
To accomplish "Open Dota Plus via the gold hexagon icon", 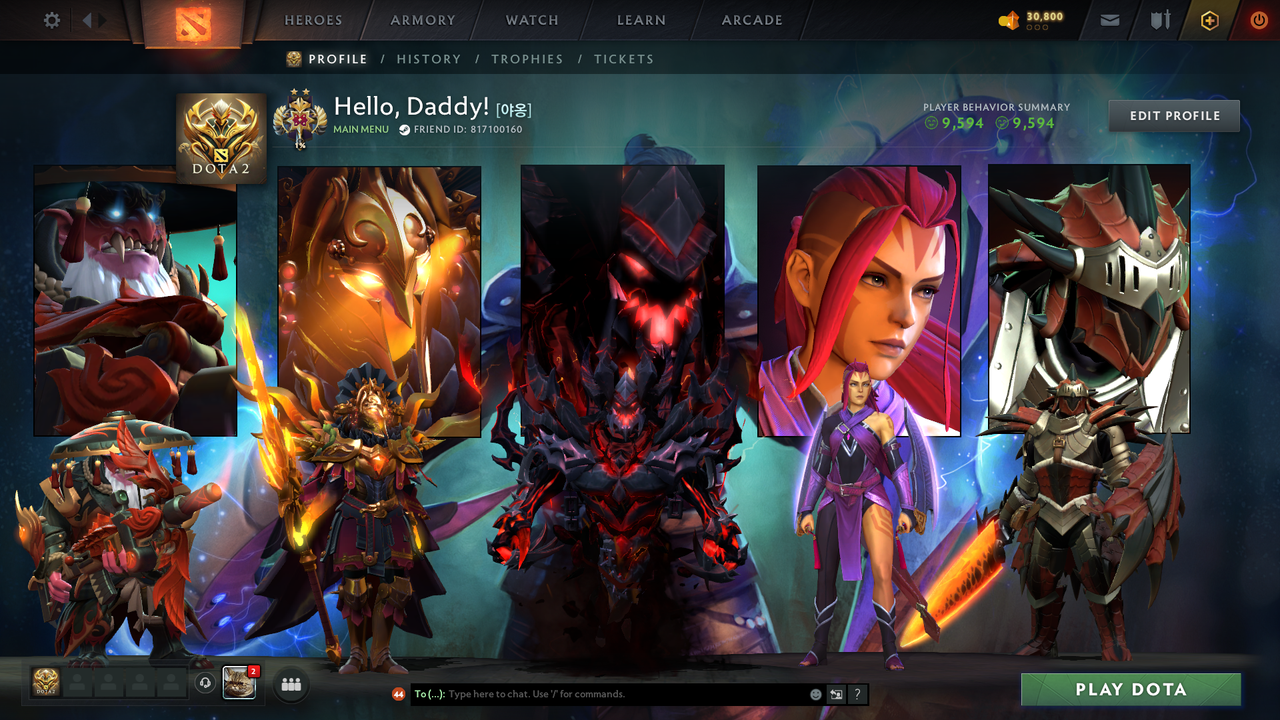I will tap(1209, 19).
